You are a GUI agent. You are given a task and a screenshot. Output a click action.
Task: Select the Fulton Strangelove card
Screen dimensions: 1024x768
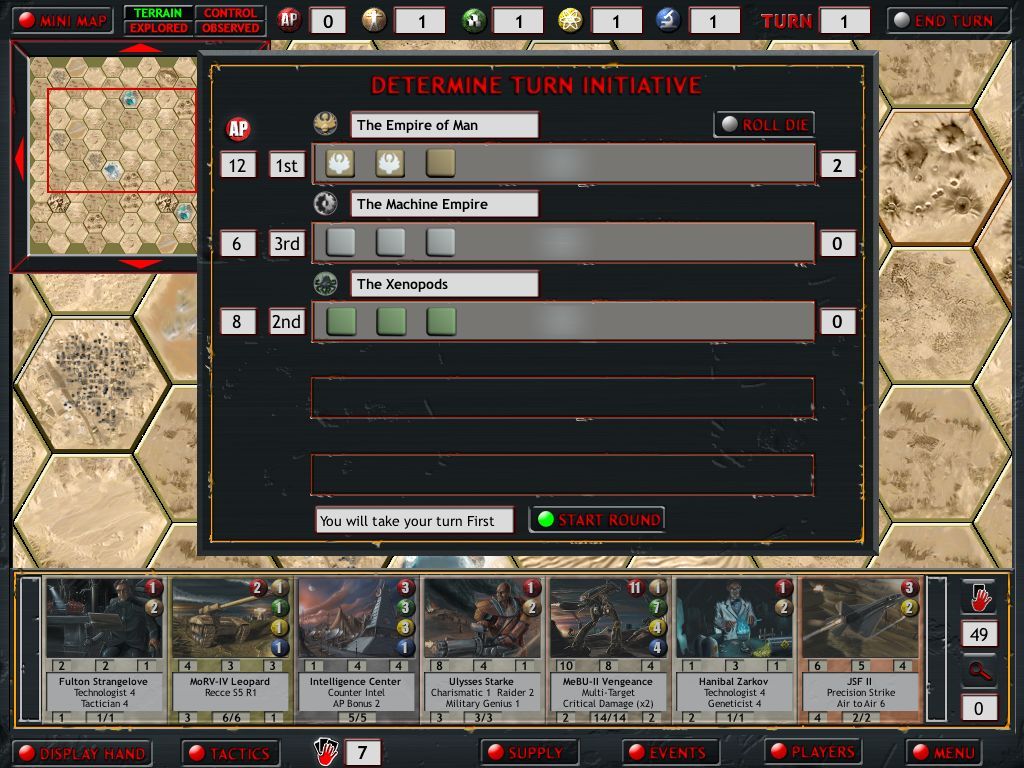103,649
